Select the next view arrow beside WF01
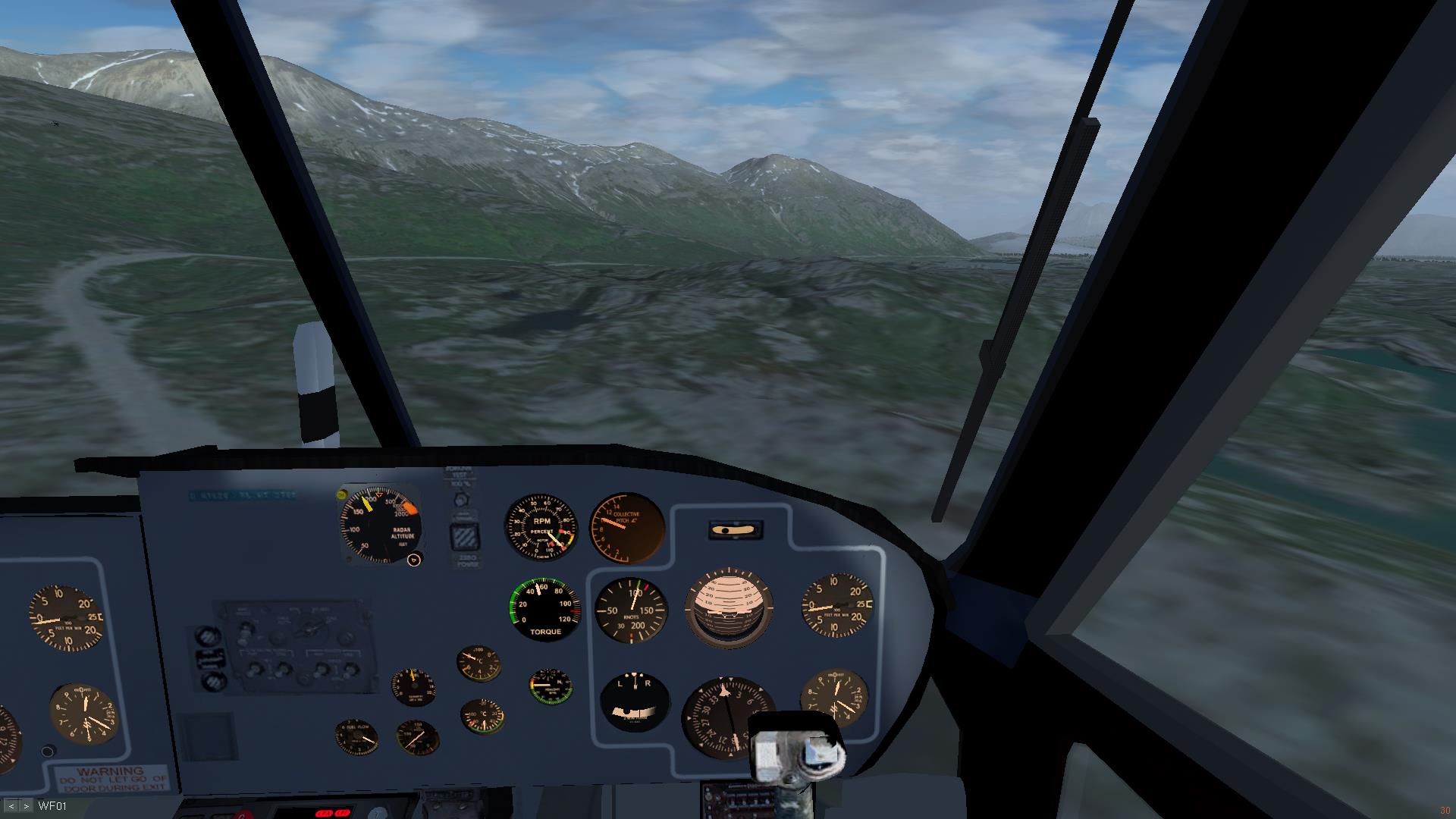 26,806
